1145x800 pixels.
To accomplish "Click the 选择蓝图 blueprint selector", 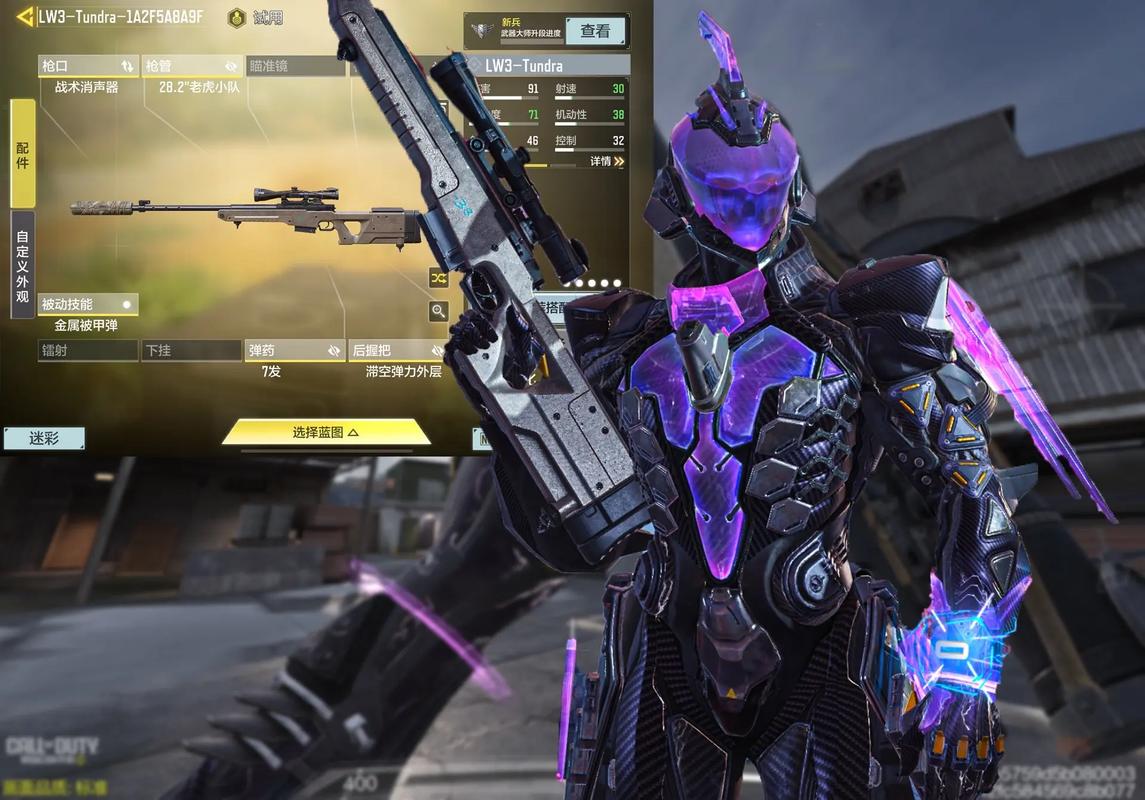I will click(326, 432).
